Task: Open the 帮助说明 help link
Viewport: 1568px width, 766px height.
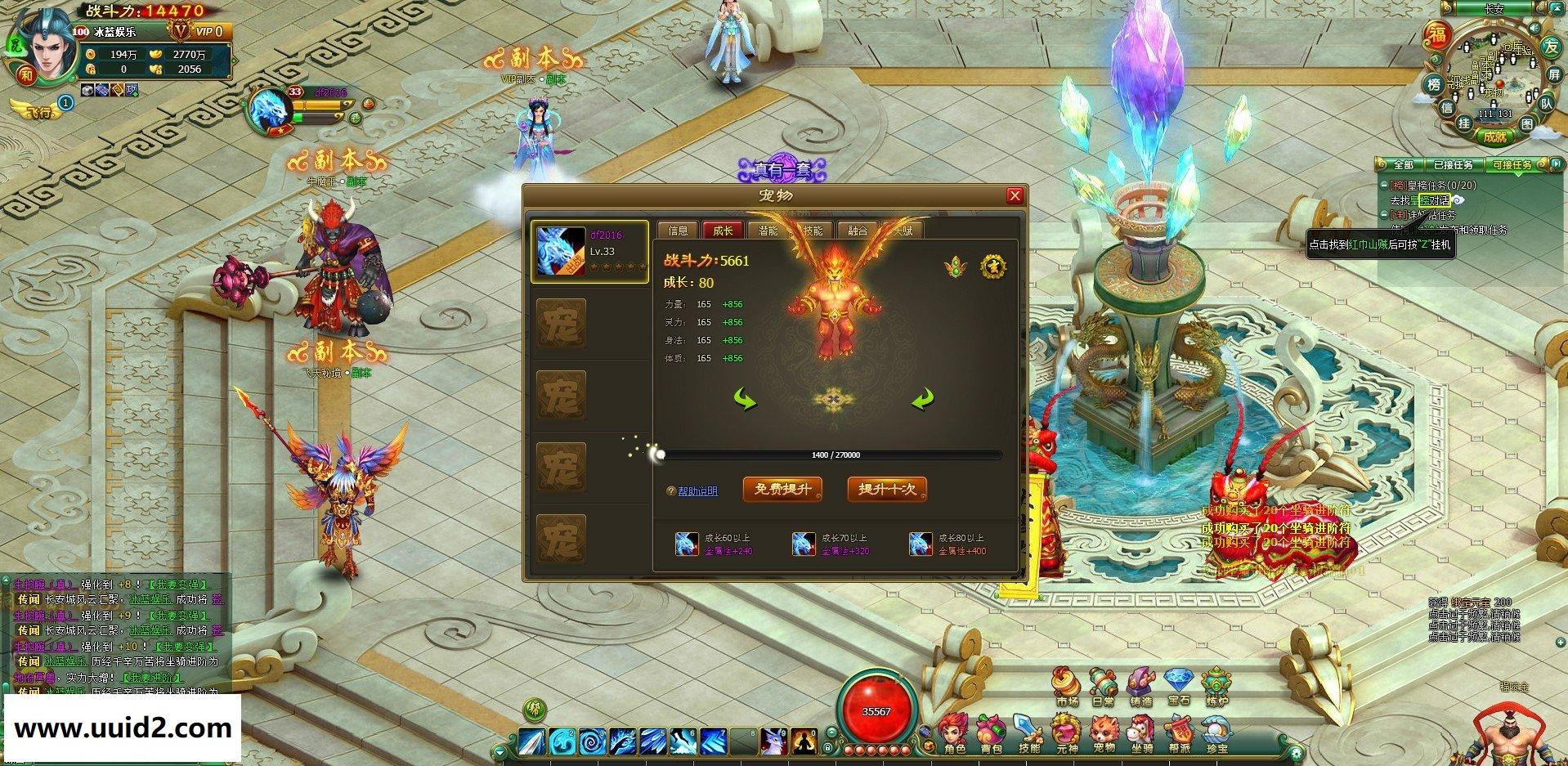Action: coord(697,491)
